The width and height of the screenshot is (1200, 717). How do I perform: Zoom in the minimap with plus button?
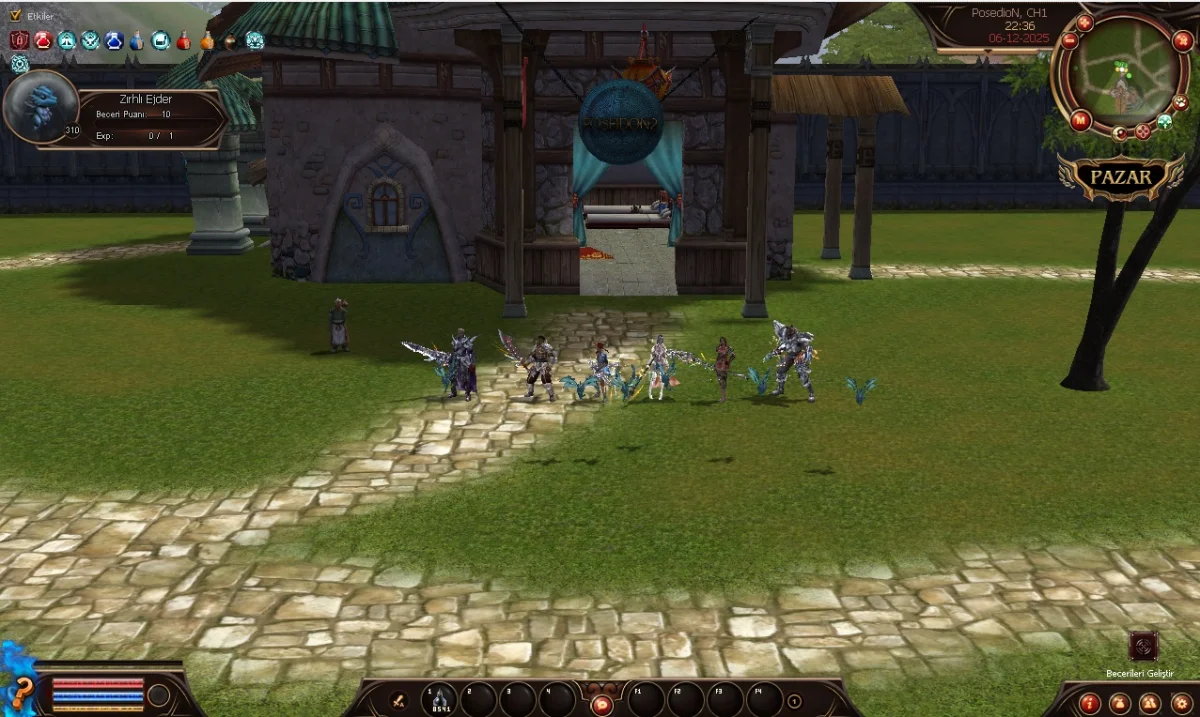click(1084, 23)
